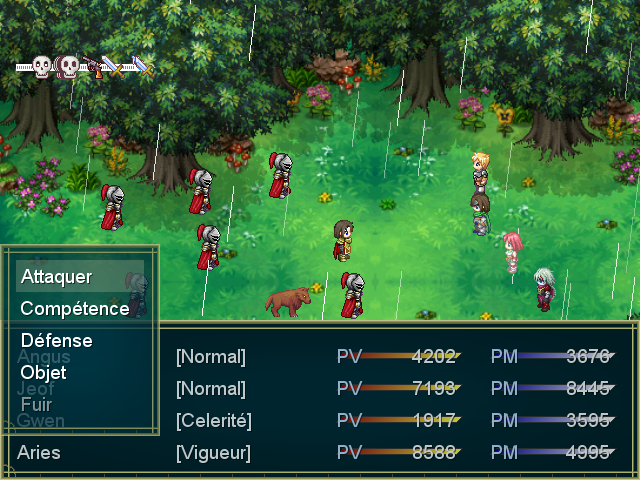Select Aries in the party status list
This screenshot has height=480, width=640.
pyautogui.click(x=39, y=453)
